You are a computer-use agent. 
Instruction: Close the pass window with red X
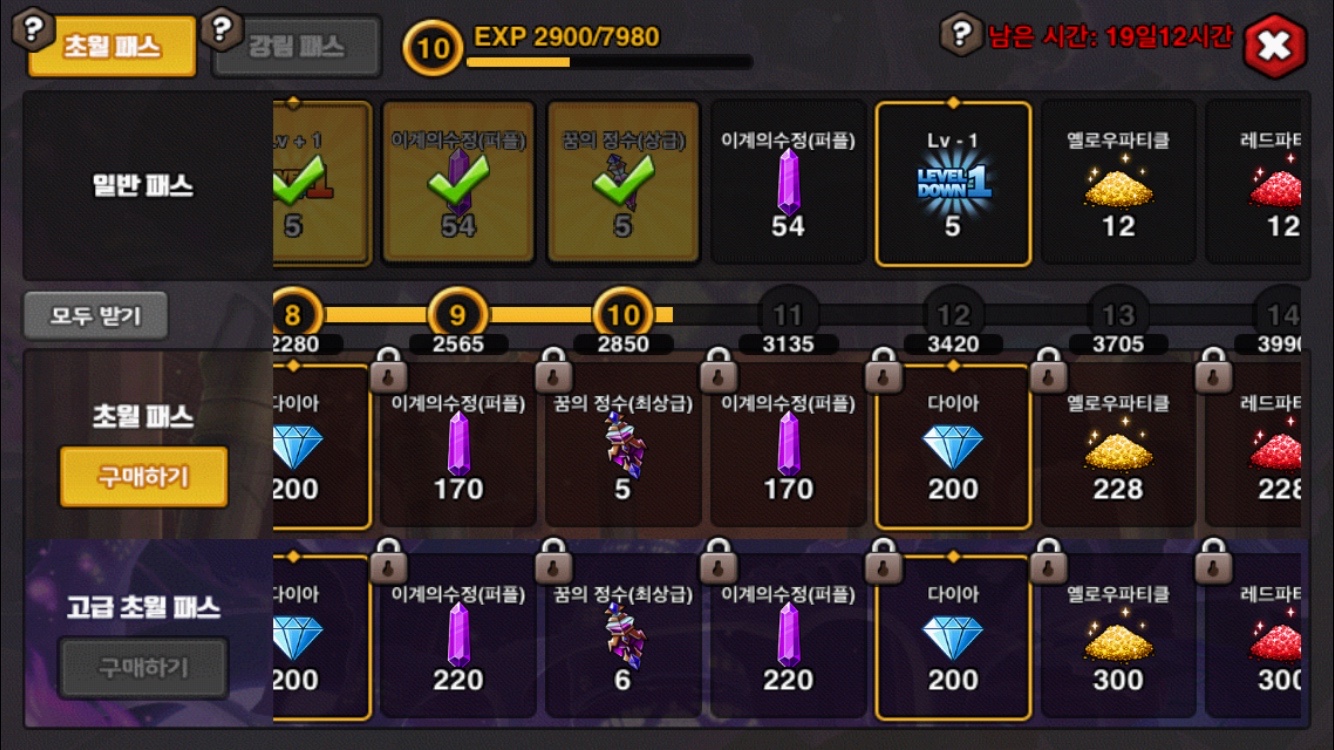point(1275,45)
